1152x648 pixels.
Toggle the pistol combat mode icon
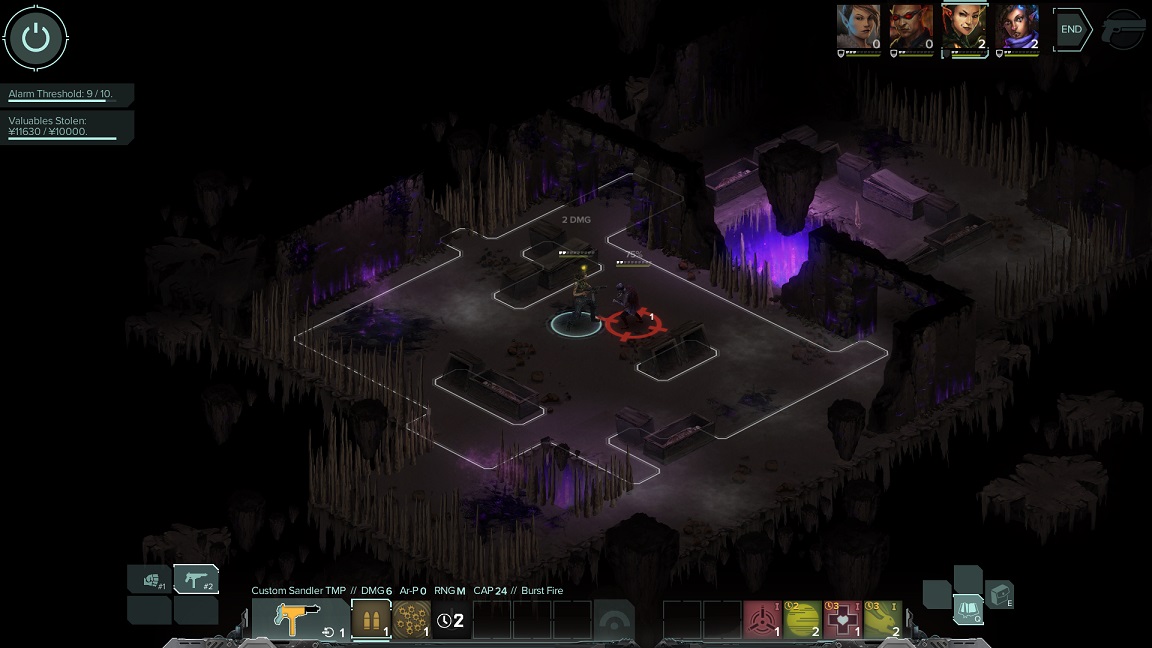1124,30
